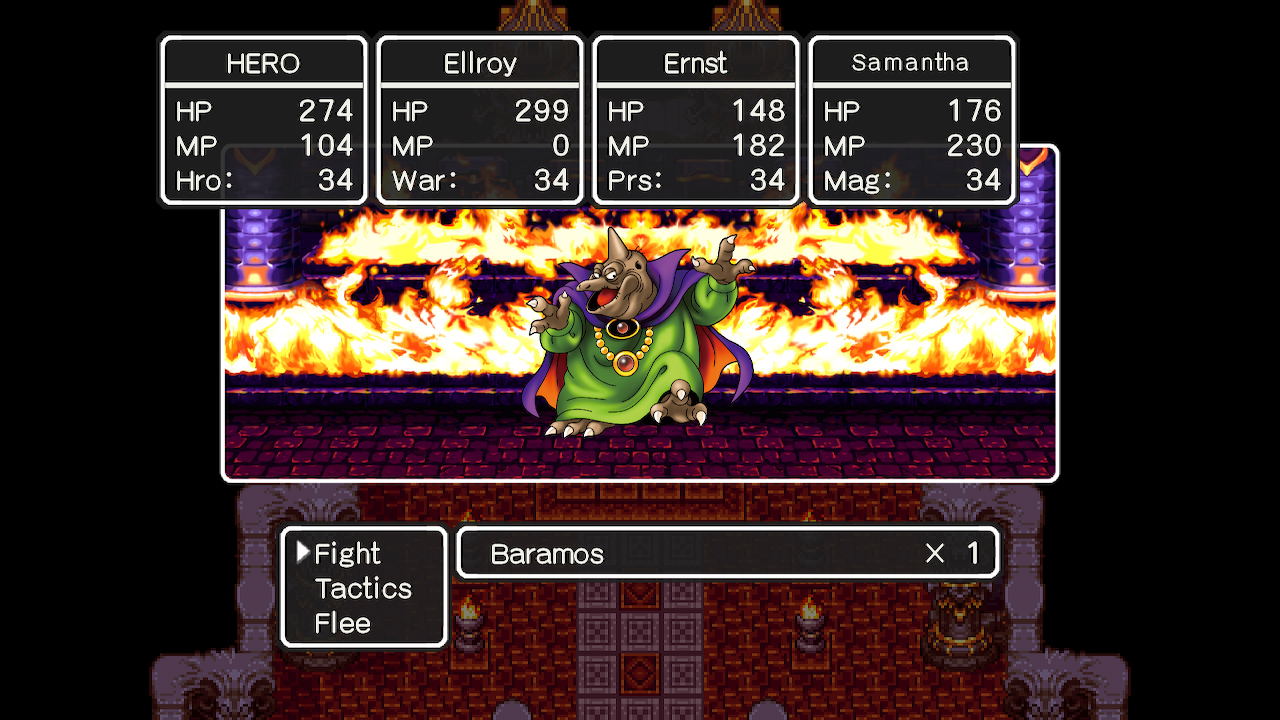Select the Fight command
The height and width of the screenshot is (720, 1280).
[347, 553]
